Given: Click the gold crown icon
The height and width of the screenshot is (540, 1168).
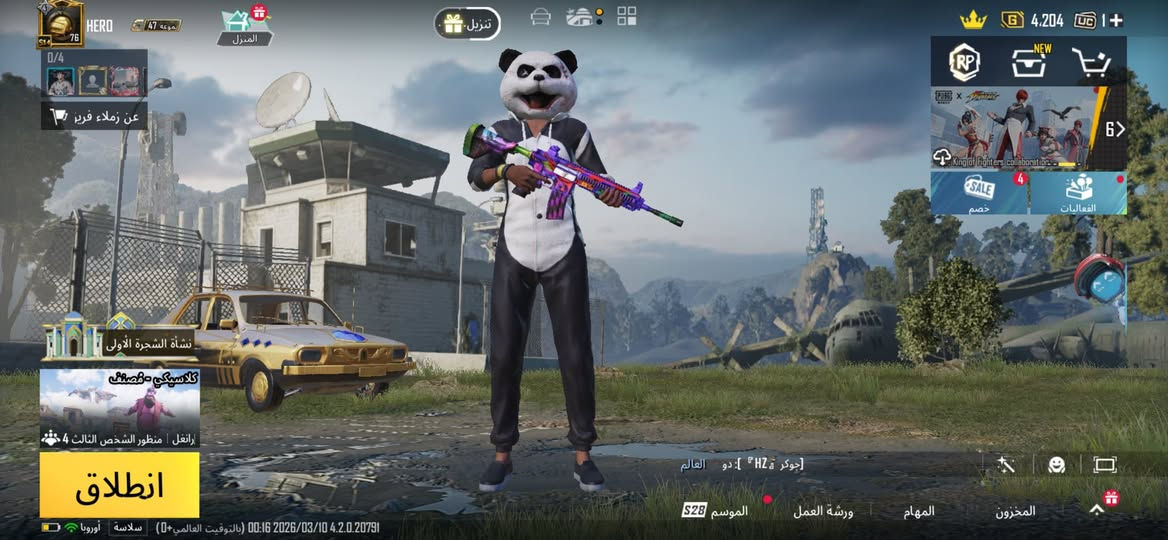Looking at the screenshot, I should [x=973, y=19].
